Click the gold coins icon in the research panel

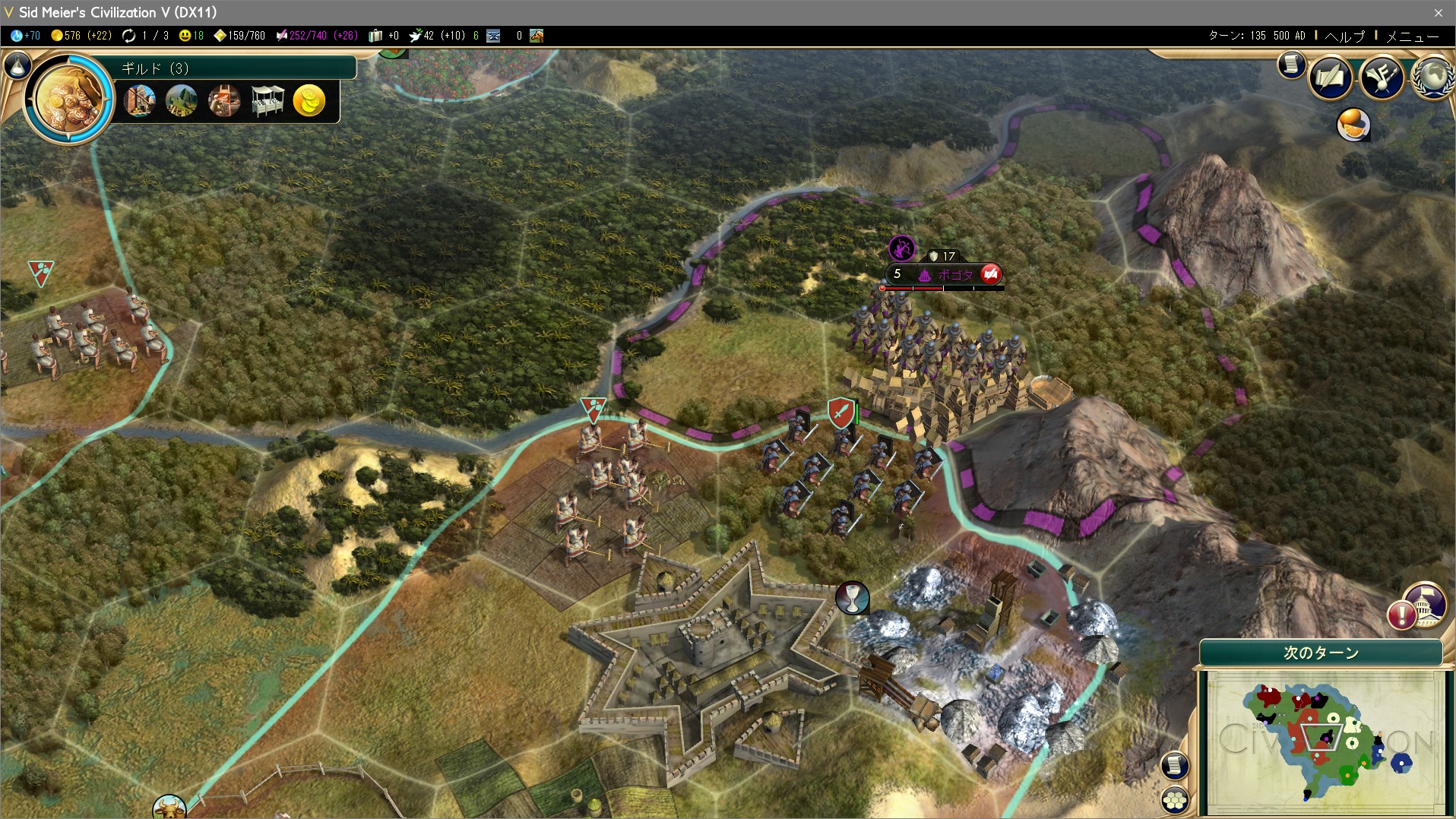(x=309, y=100)
